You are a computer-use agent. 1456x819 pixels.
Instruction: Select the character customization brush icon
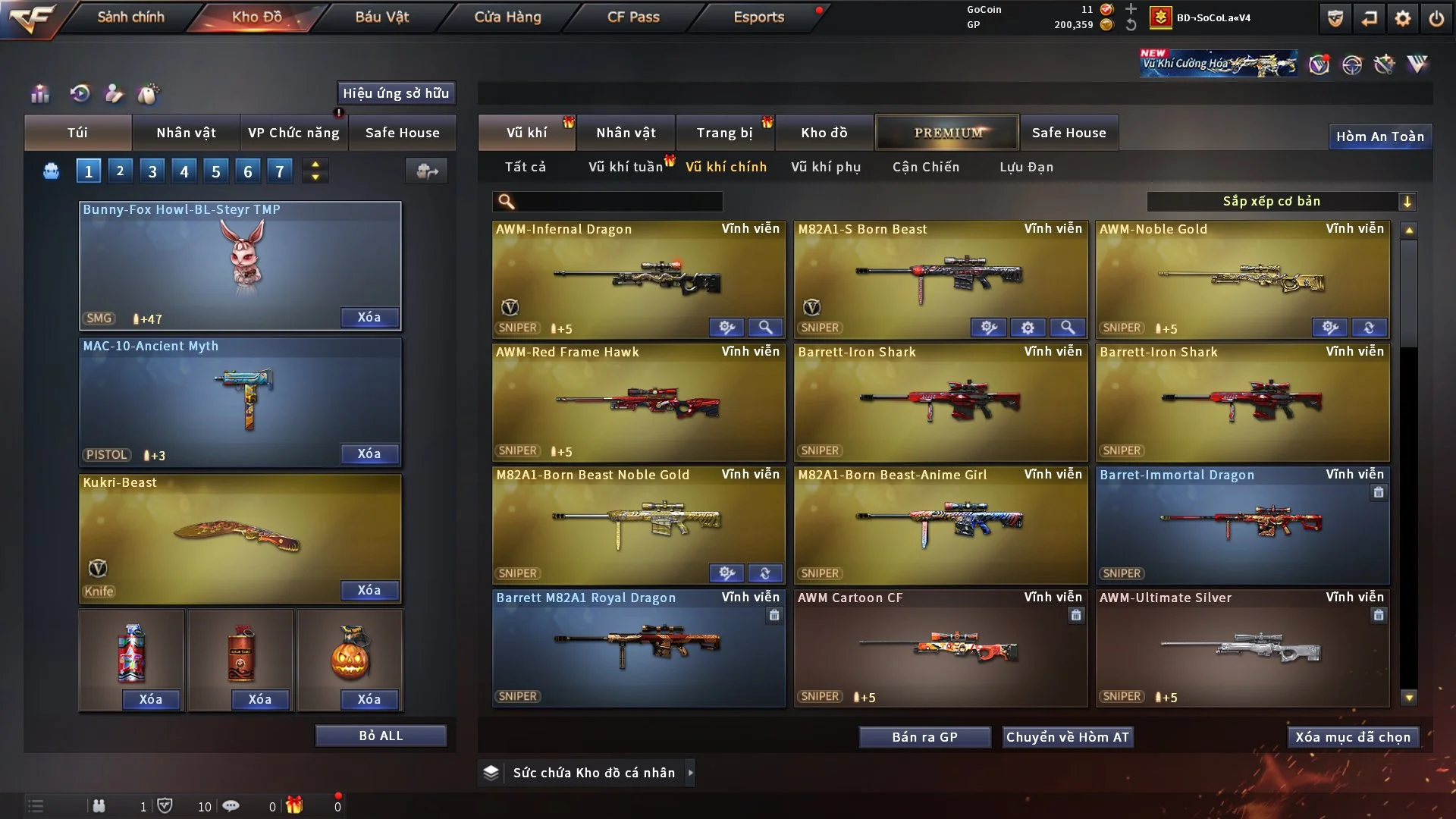pos(113,94)
